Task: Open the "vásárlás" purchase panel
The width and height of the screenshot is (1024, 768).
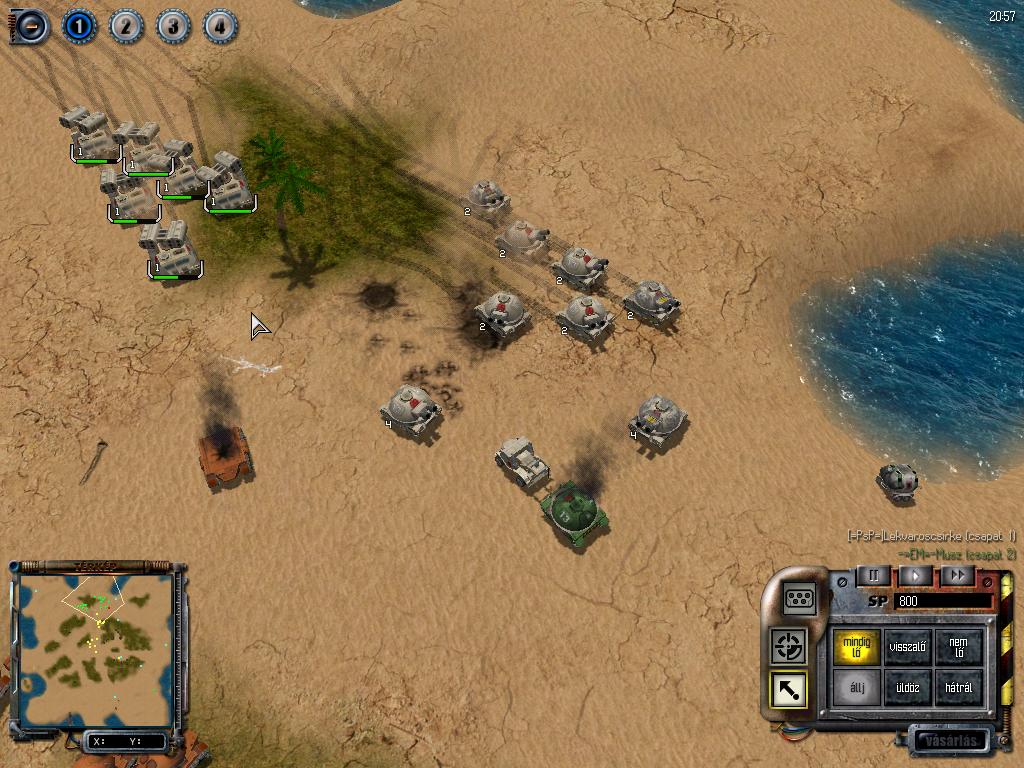Action: 950,742
